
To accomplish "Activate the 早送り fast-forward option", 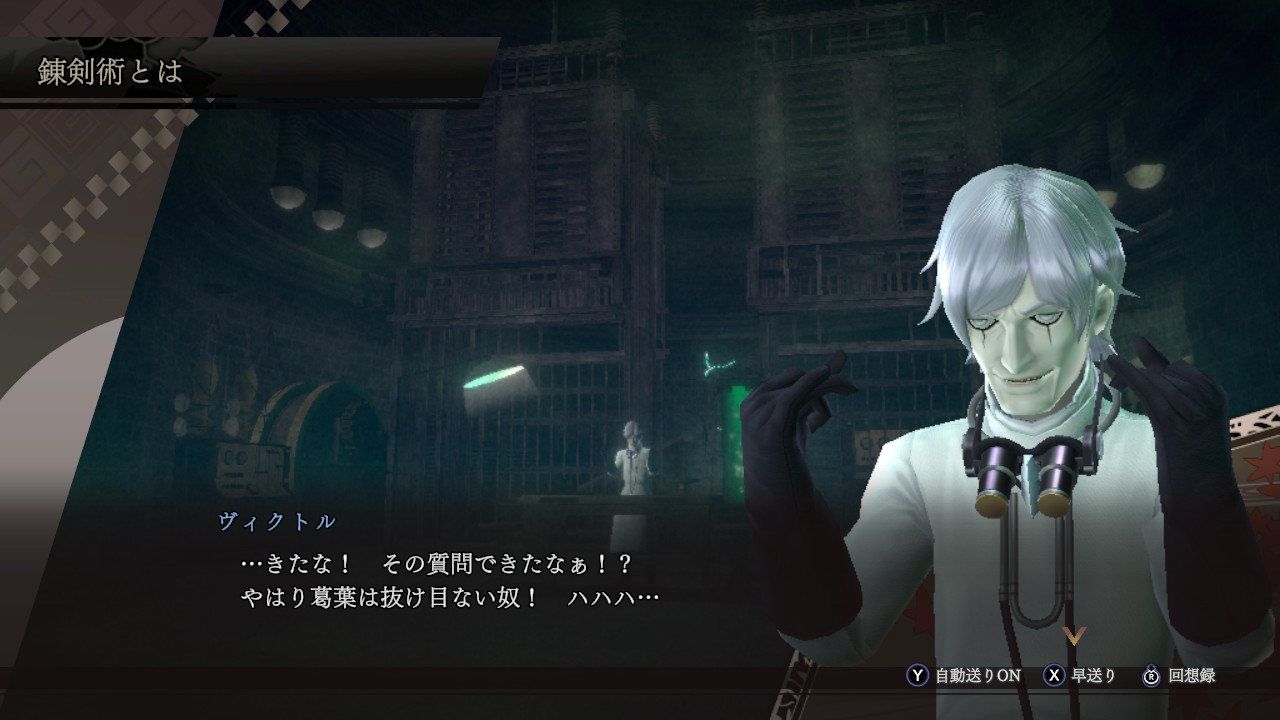I will point(1080,676).
